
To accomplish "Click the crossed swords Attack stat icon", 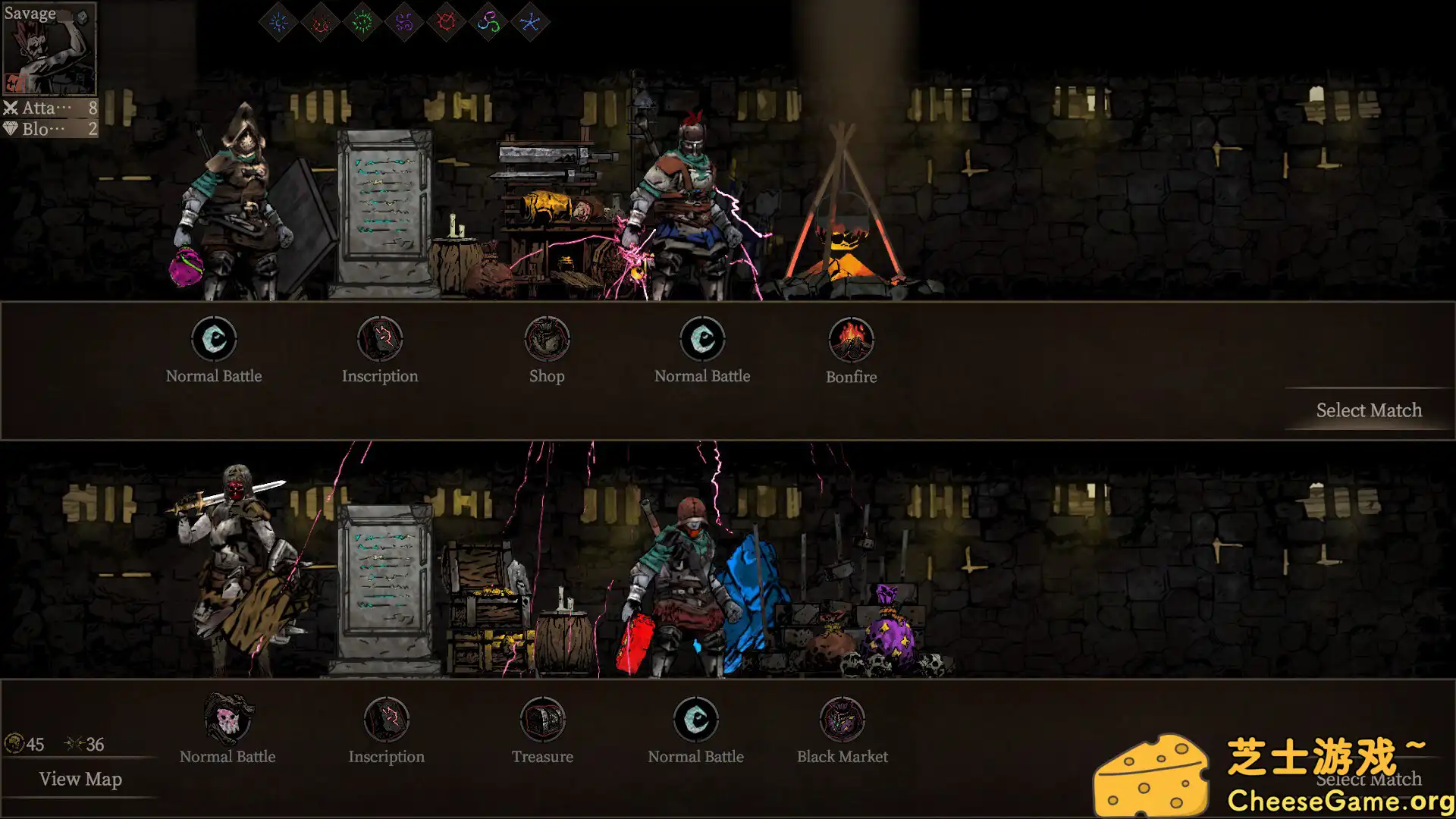I will click(11, 108).
